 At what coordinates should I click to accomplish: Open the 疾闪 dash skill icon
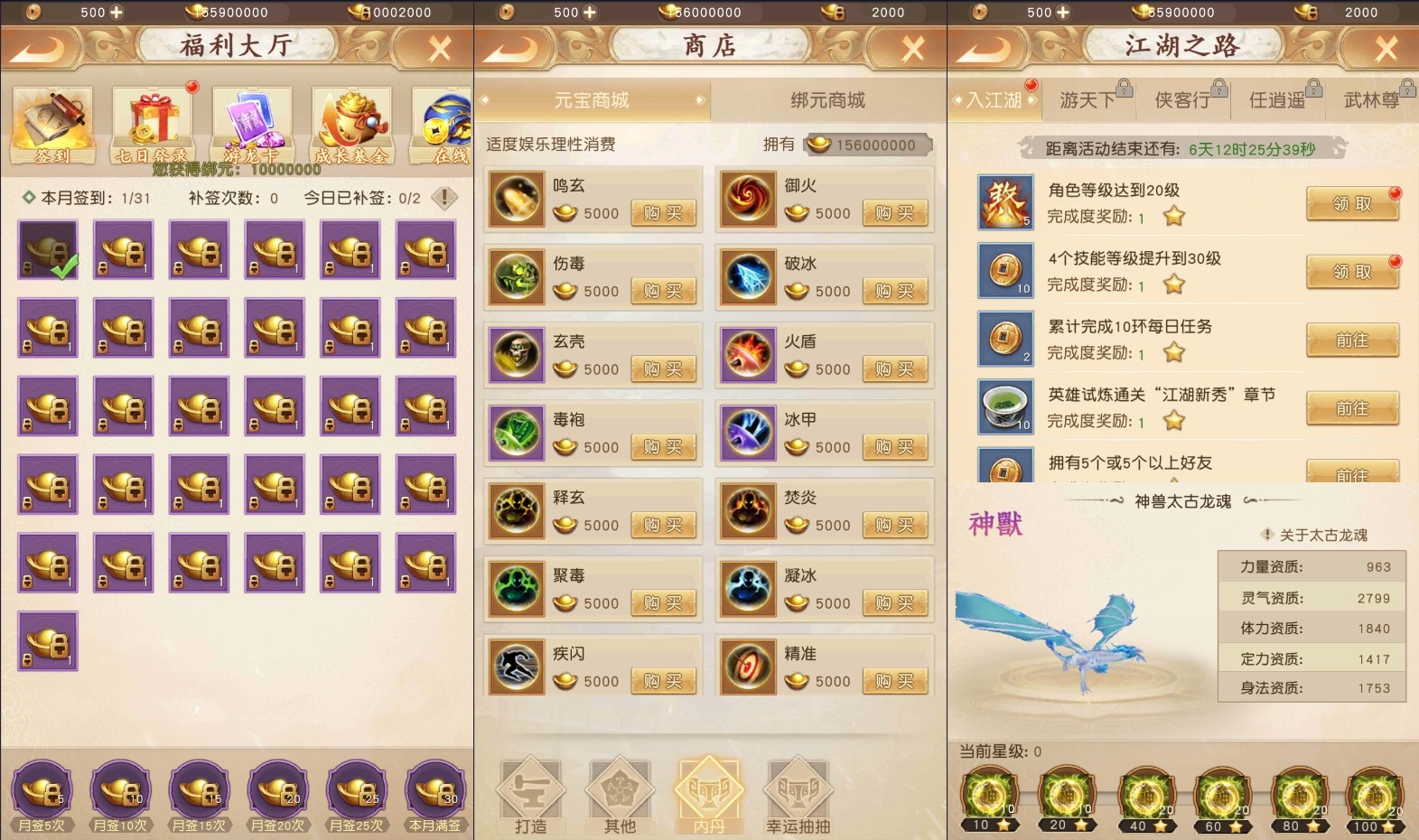[x=516, y=667]
